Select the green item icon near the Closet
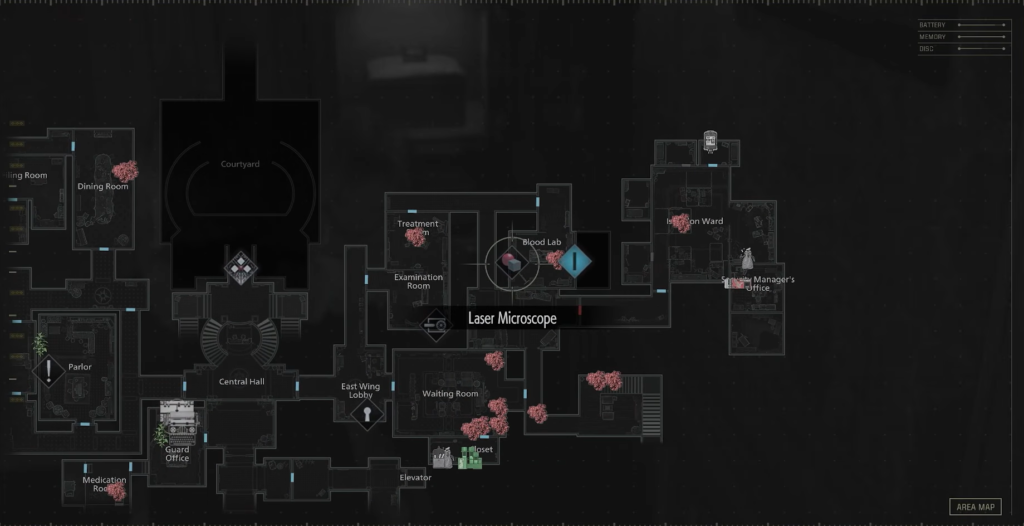This screenshot has width=1024, height=526. [x=470, y=459]
